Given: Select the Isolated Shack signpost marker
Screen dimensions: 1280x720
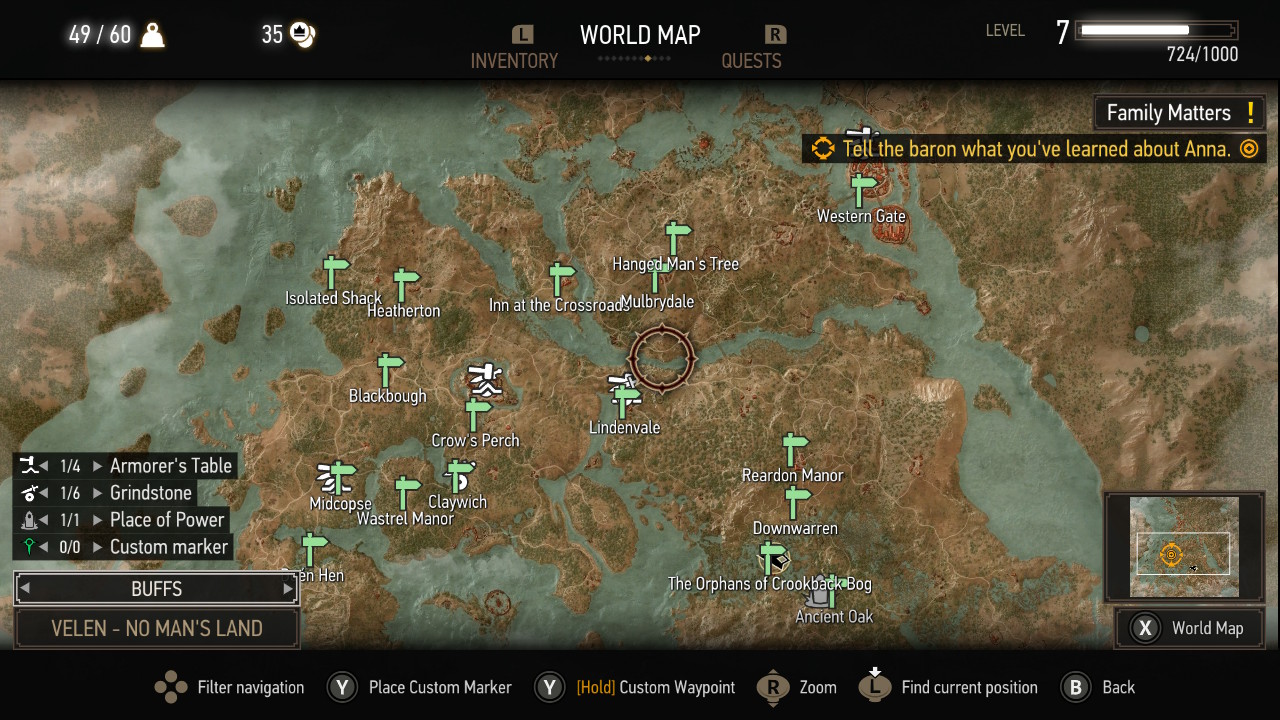Looking at the screenshot, I should pos(334,272).
